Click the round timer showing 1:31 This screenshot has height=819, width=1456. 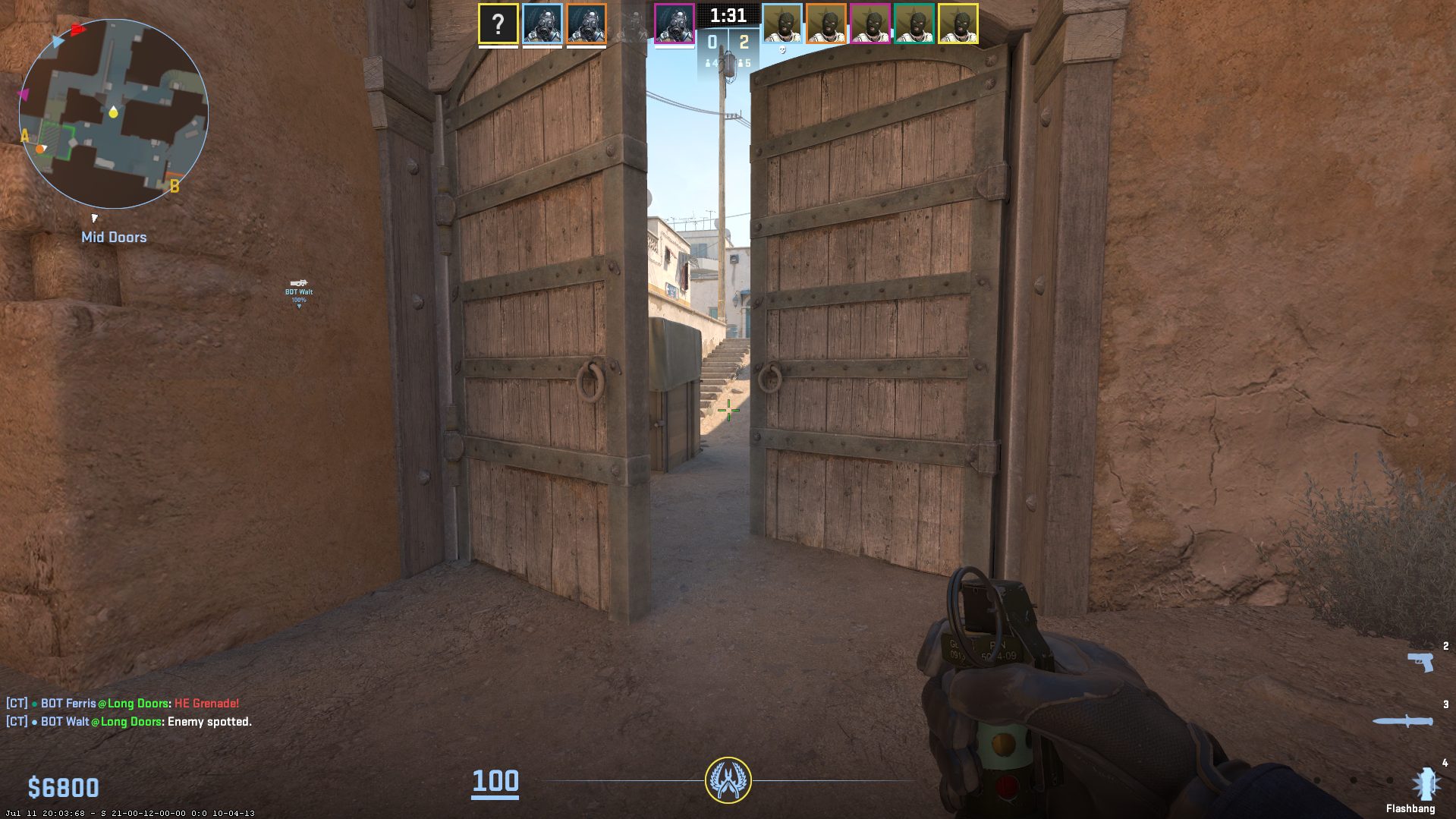(727, 15)
